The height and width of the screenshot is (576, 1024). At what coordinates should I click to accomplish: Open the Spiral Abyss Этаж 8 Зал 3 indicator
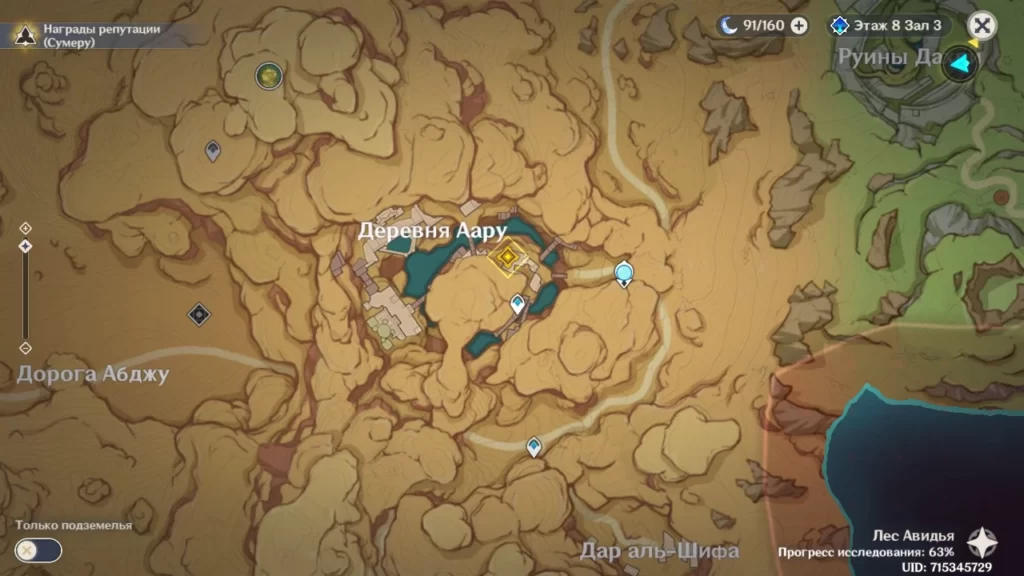coord(888,26)
